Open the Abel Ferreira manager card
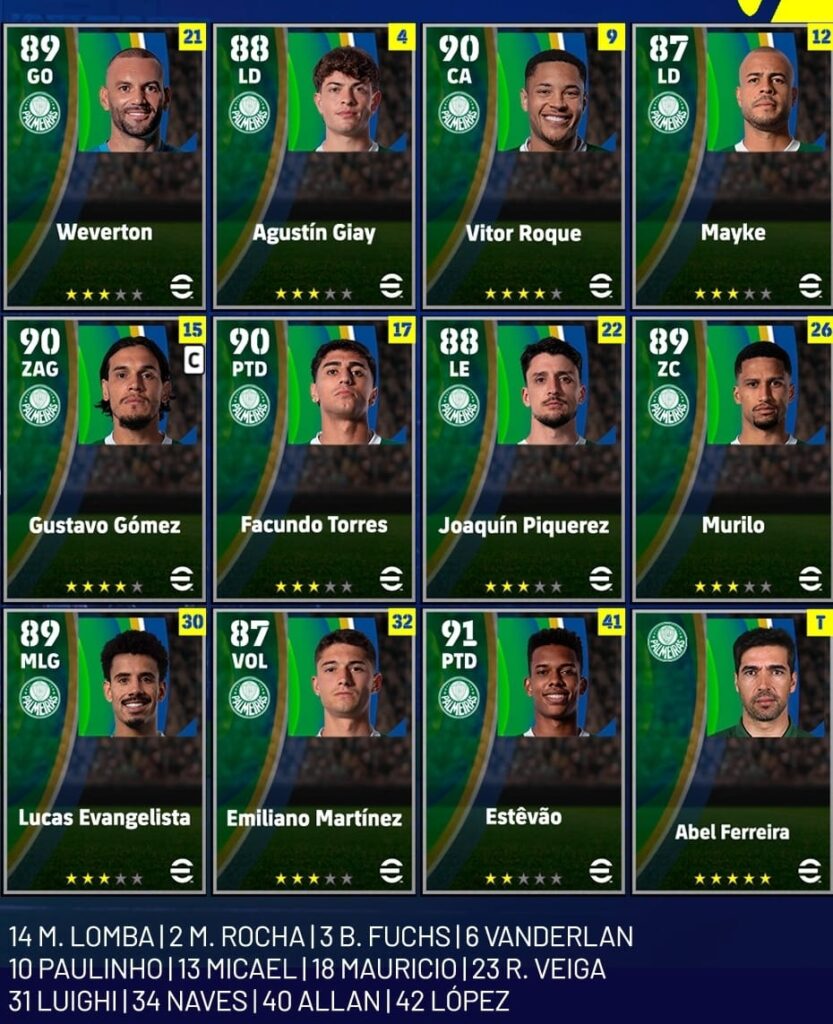Viewport: 833px width, 1024px height. [733, 752]
